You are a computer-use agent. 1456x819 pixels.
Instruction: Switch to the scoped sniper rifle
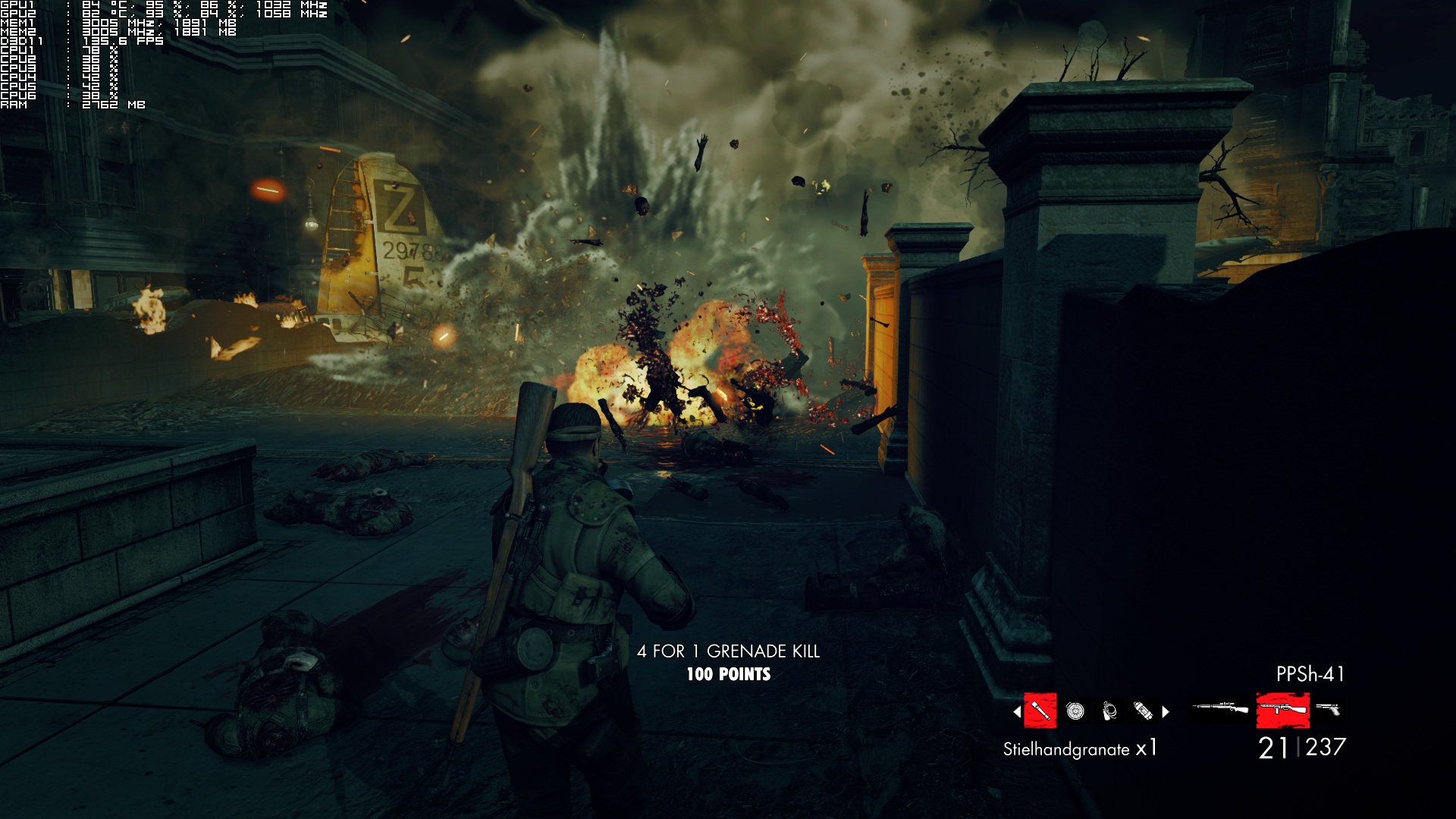1220,709
